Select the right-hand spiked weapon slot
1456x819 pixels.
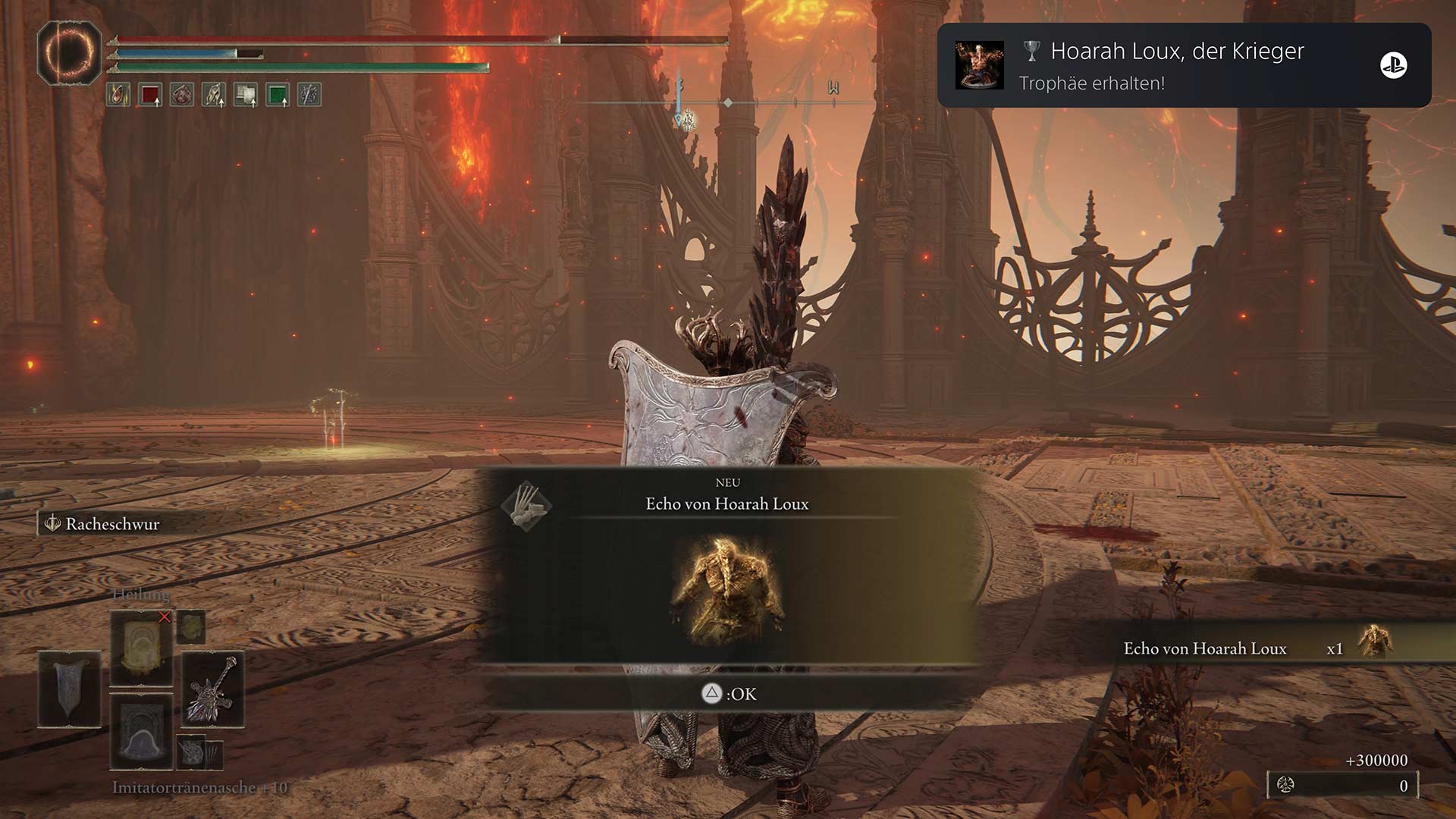[212, 689]
